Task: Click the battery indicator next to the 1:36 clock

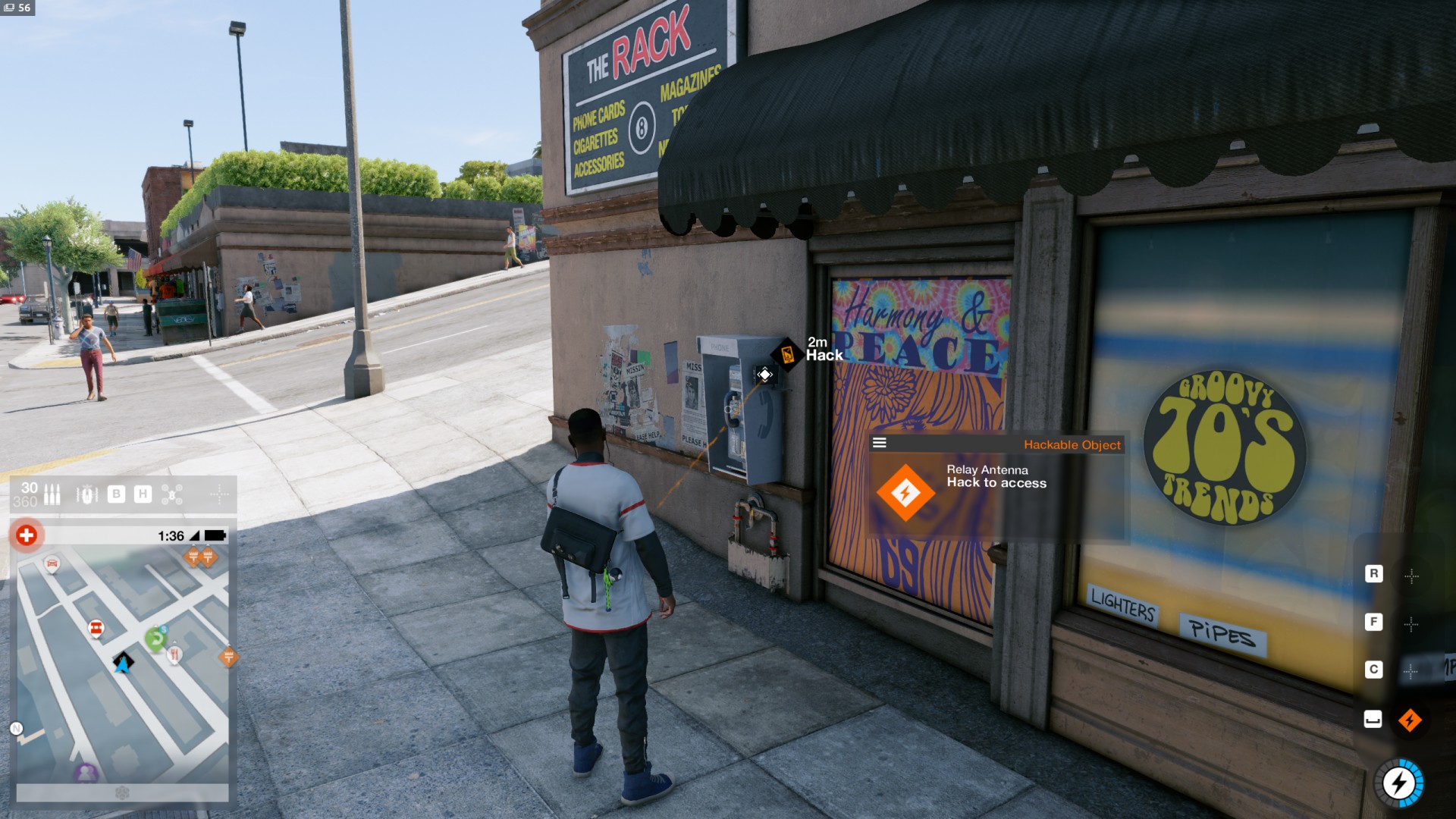Action: pos(213,535)
